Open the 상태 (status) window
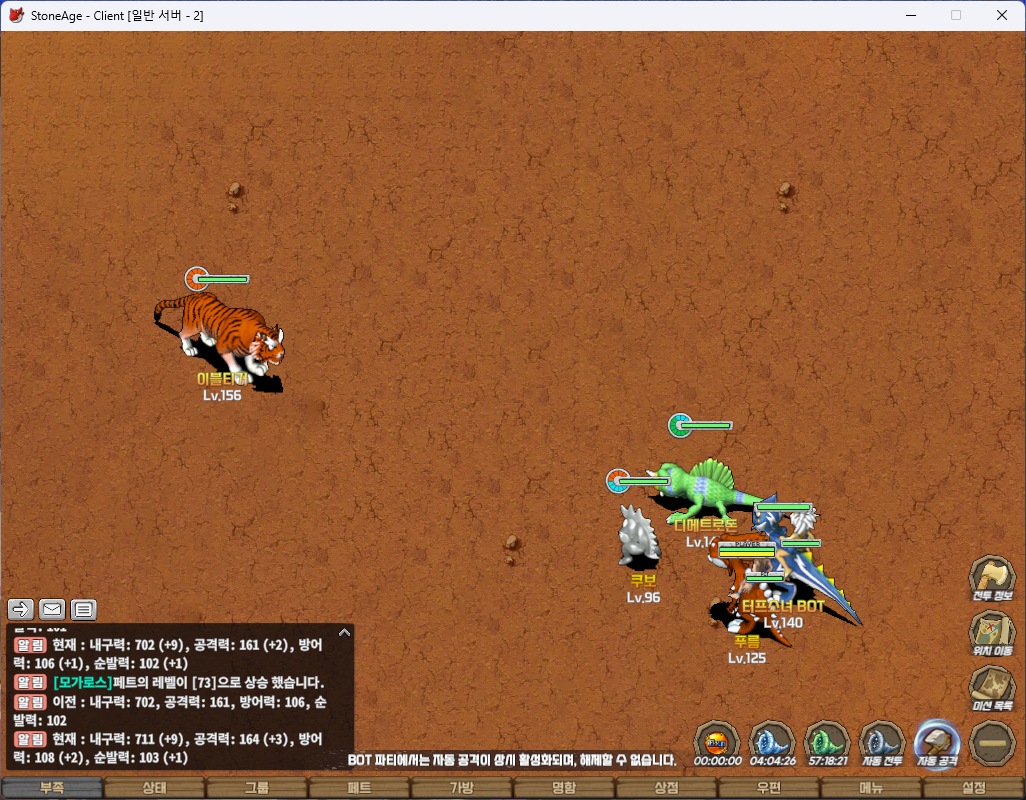Screen dimensions: 1026x800 coord(154,788)
